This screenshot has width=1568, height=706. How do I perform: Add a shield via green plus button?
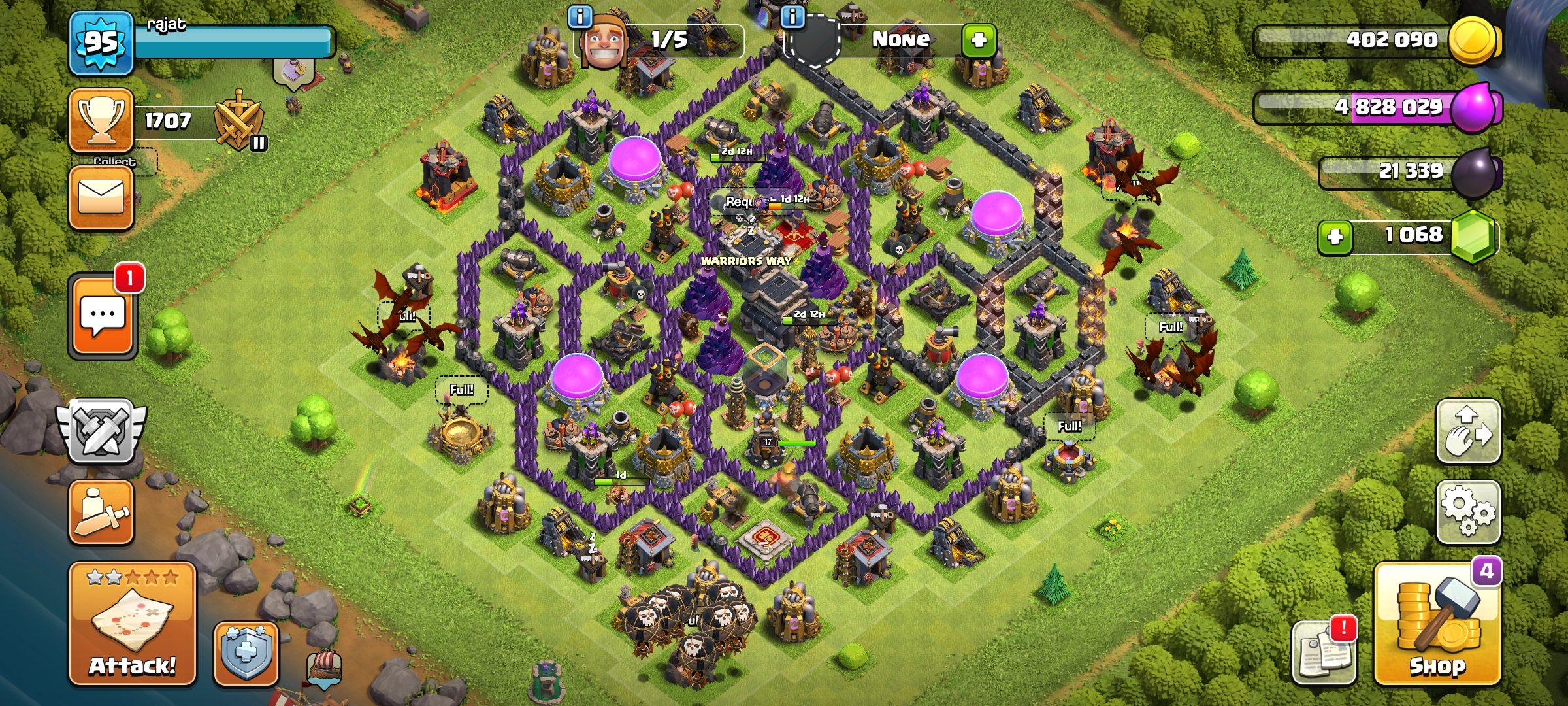pyautogui.click(x=979, y=41)
